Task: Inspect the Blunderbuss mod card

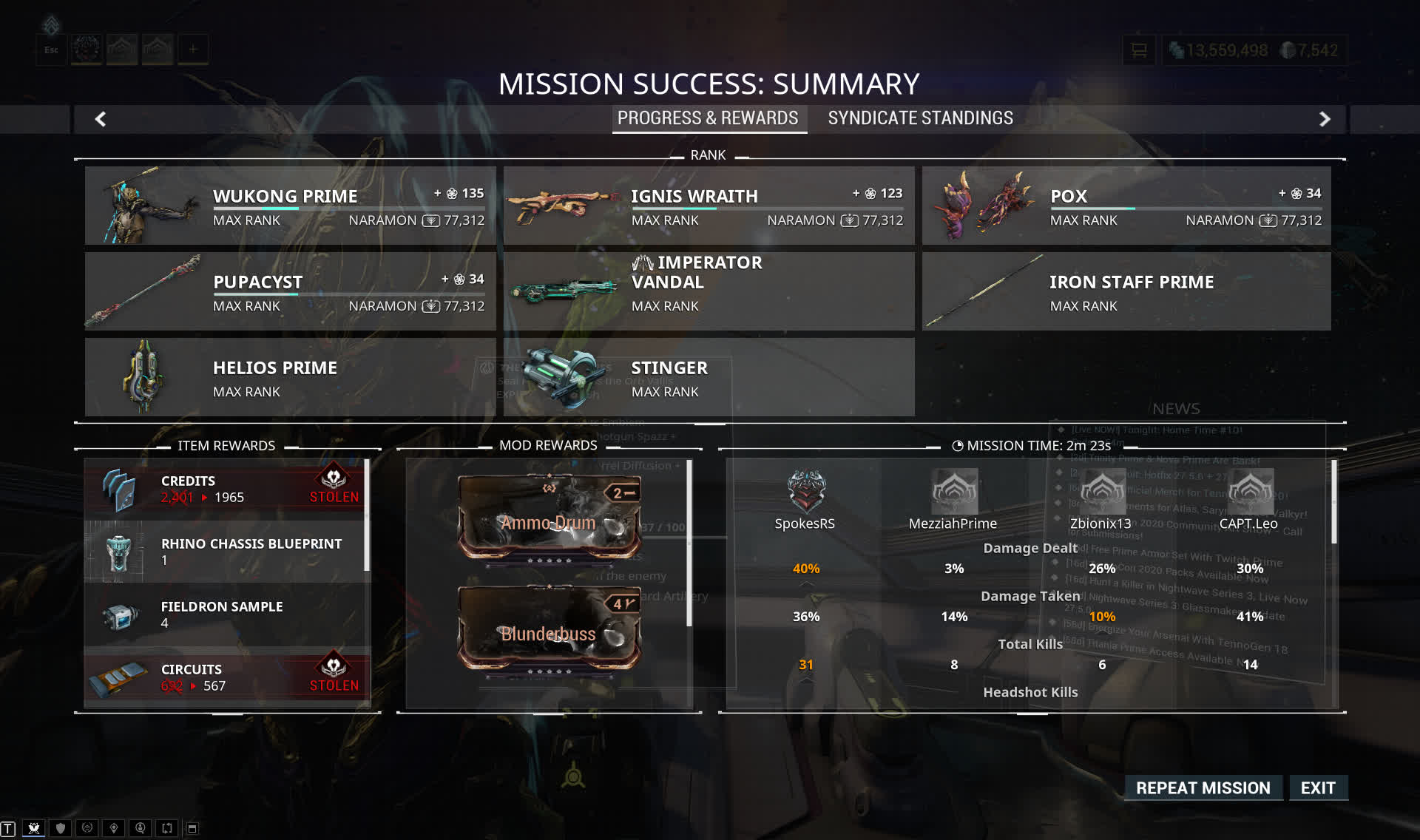Action: (549, 629)
